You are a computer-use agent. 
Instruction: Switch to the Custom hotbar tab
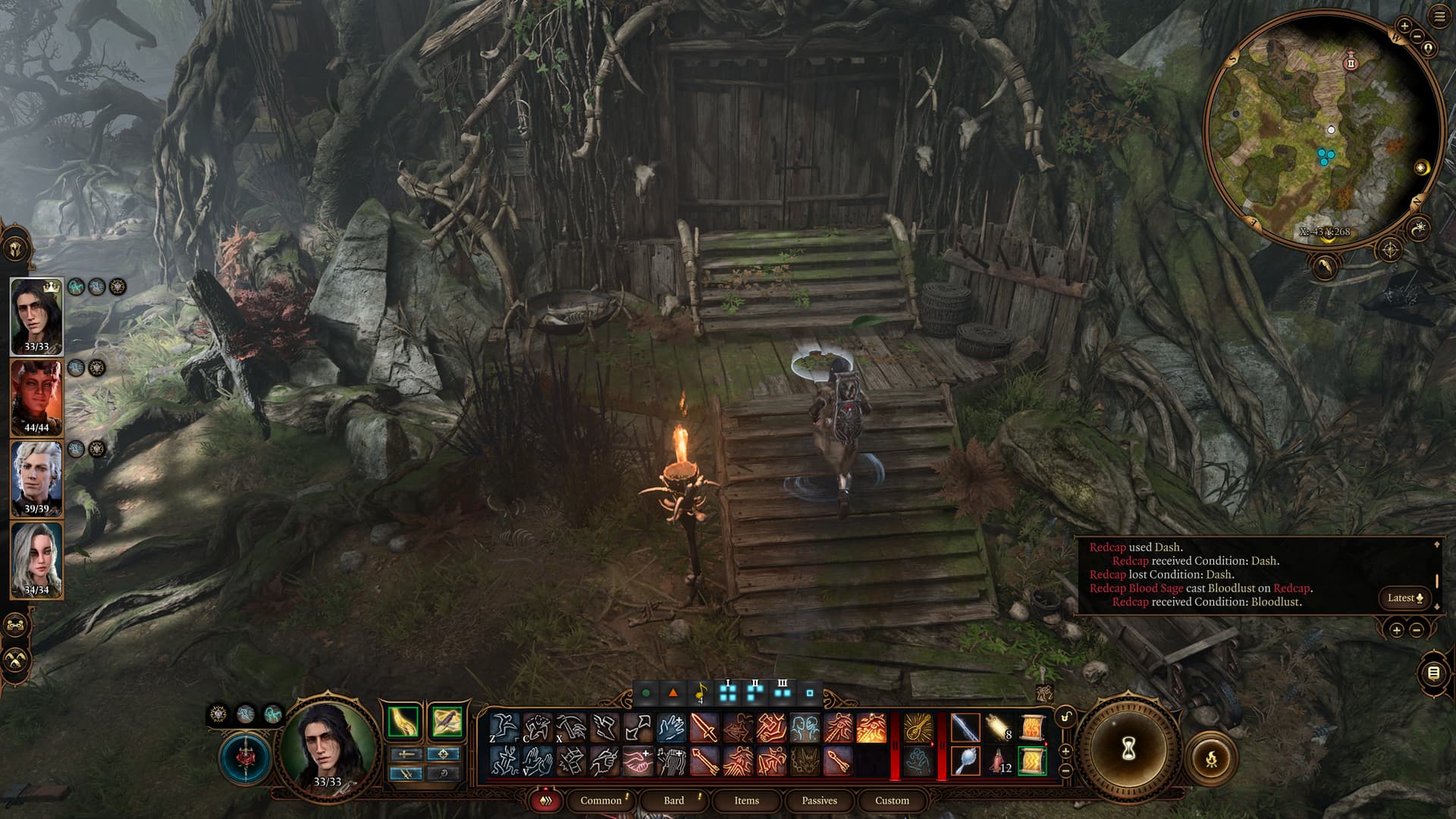[x=892, y=800]
